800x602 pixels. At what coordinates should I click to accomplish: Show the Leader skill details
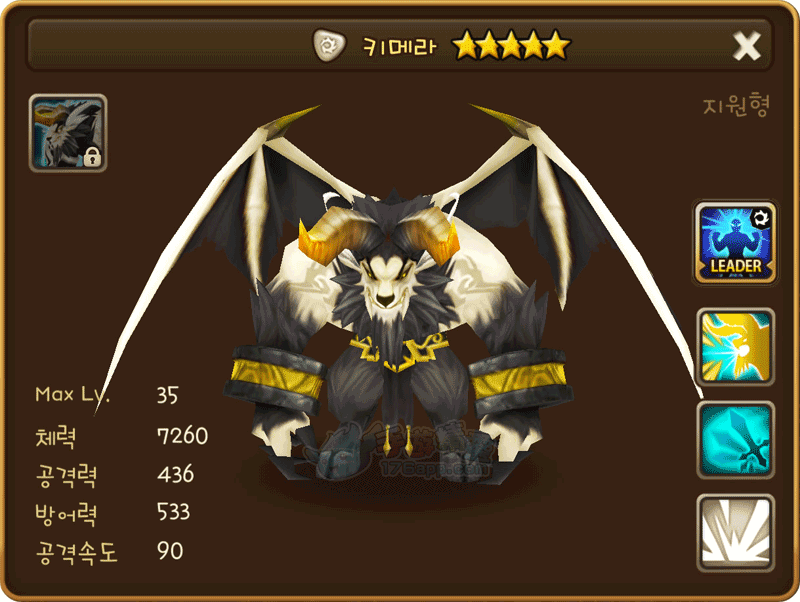pos(736,242)
